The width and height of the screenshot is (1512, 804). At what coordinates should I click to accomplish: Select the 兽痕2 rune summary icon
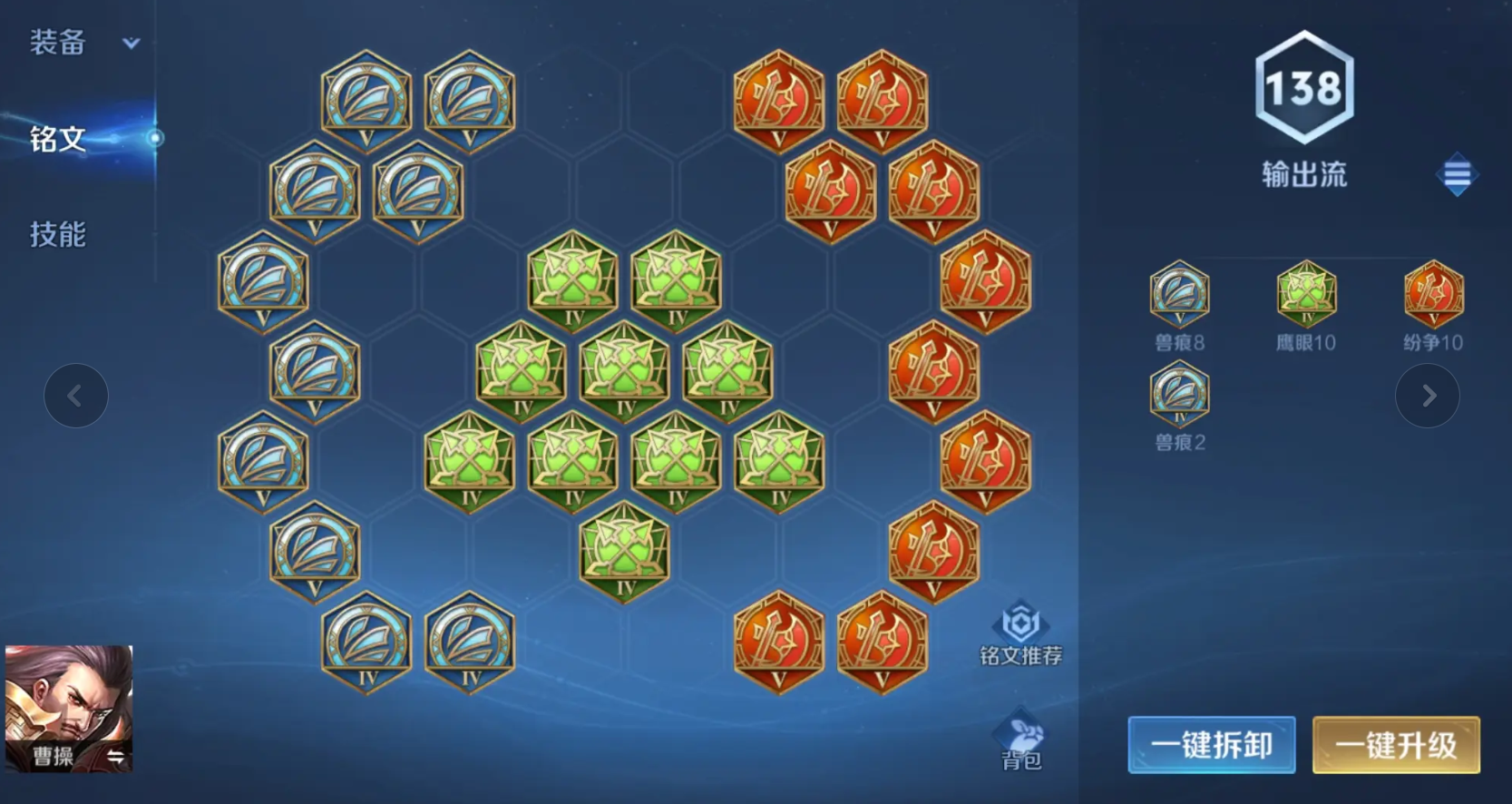pyautogui.click(x=1179, y=395)
